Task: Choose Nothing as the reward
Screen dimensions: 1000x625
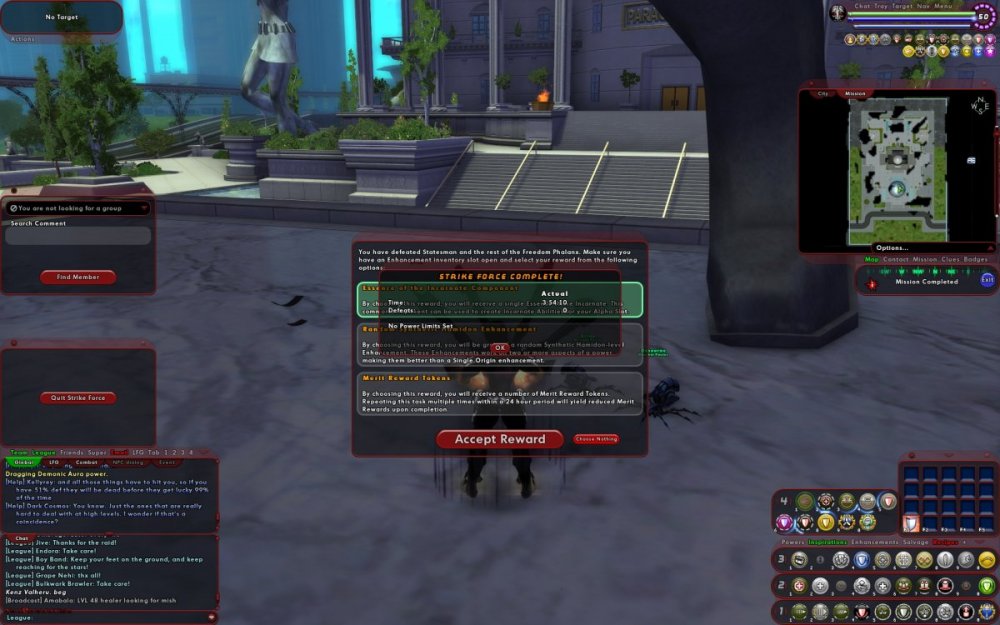Action: pyautogui.click(x=596, y=439)
